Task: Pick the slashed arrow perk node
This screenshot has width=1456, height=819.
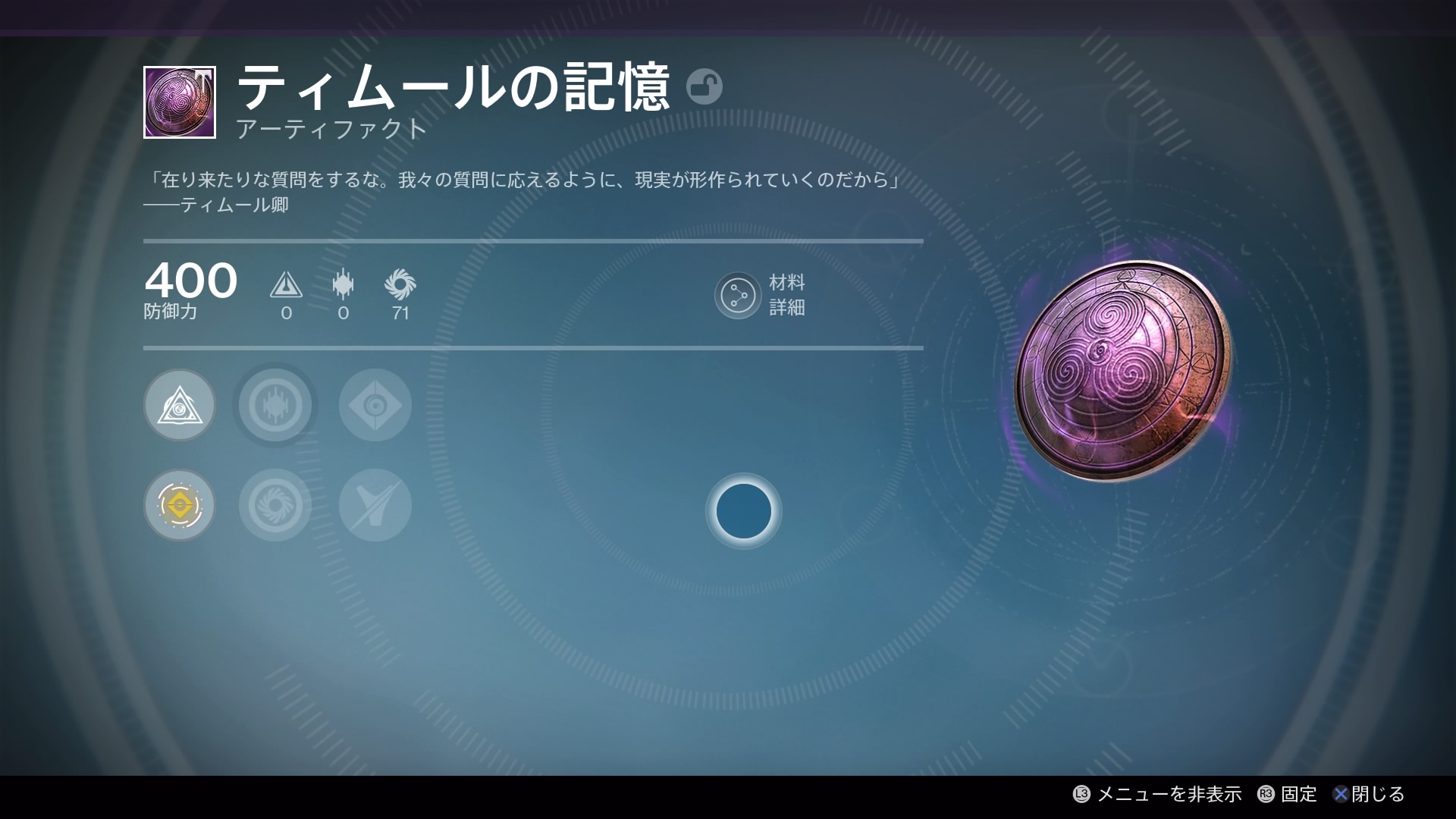Action: pos(375,505)
